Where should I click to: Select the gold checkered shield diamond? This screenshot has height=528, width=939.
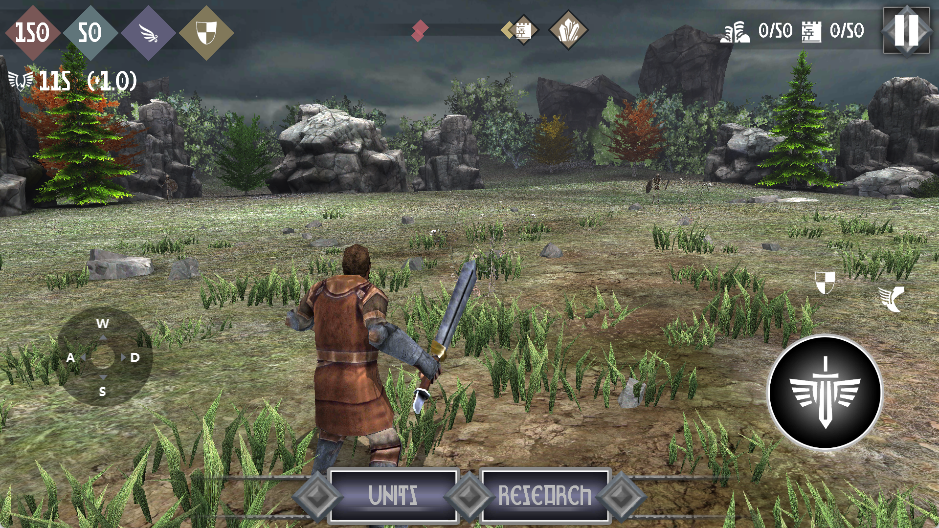[206, 32]
